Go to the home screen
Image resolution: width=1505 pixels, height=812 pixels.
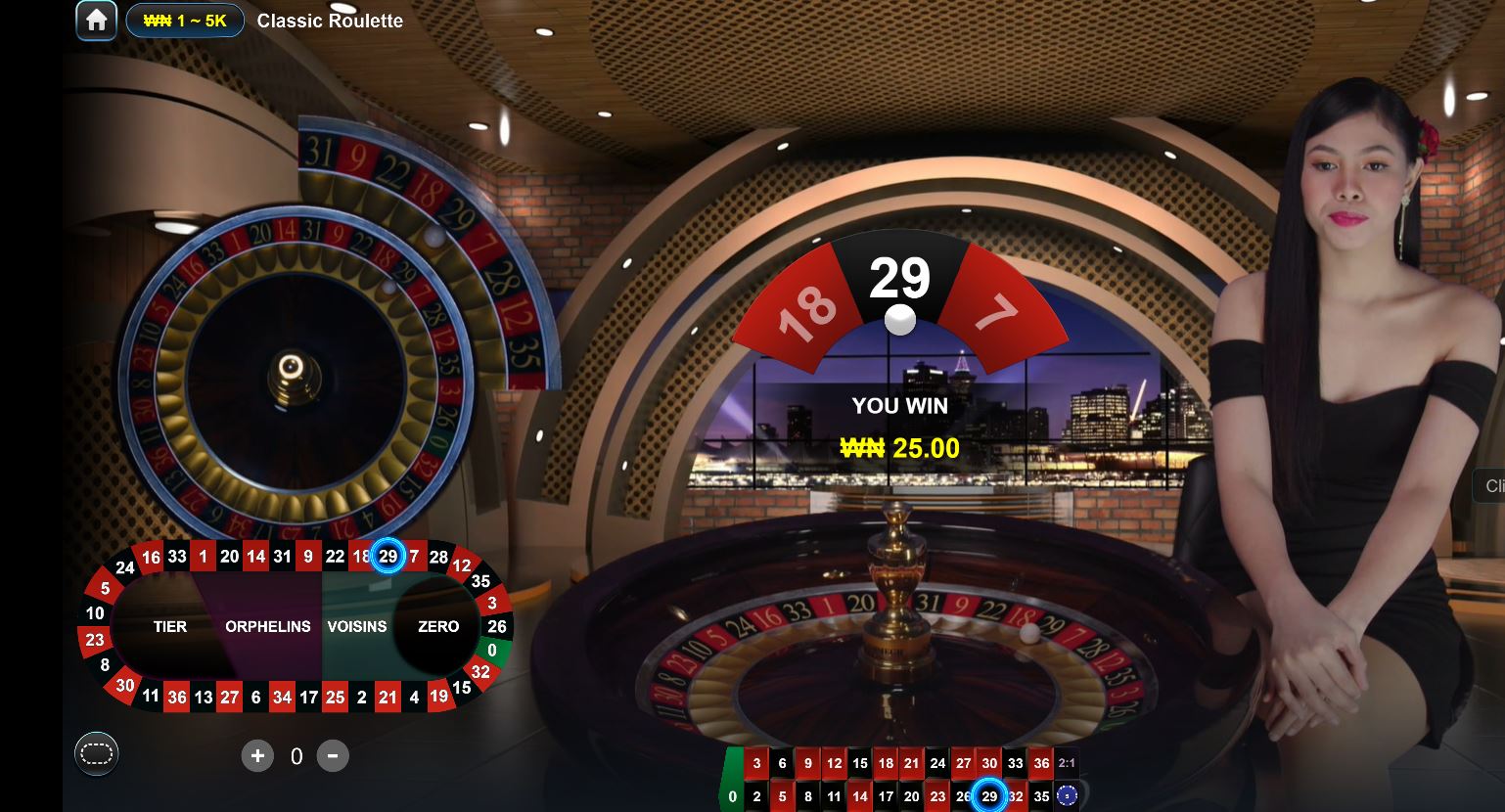[x=96, y=21]
